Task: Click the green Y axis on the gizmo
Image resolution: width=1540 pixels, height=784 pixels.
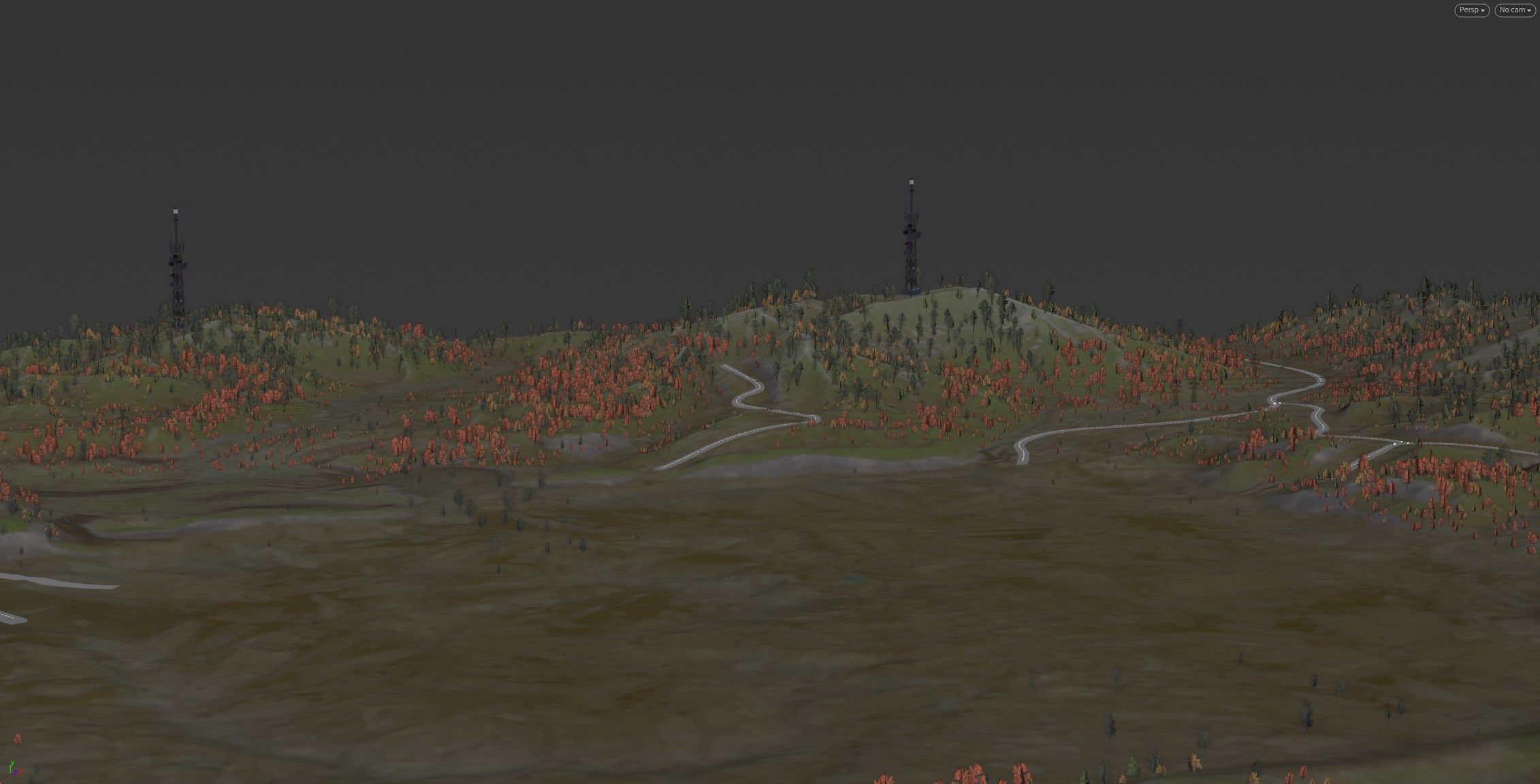Action: (x=10, y=766)
